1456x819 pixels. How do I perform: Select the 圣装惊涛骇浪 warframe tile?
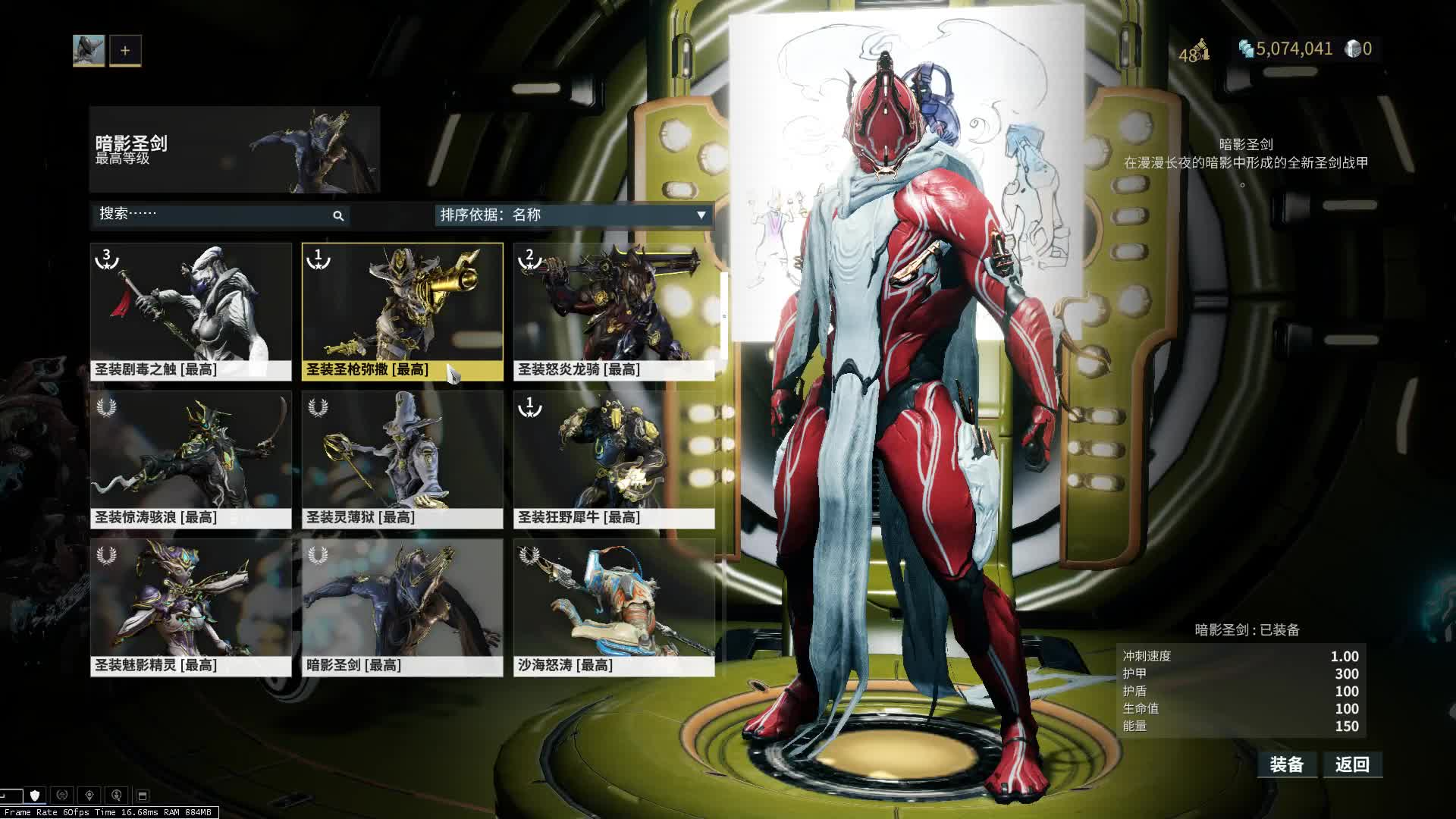[x=190, y=459]
